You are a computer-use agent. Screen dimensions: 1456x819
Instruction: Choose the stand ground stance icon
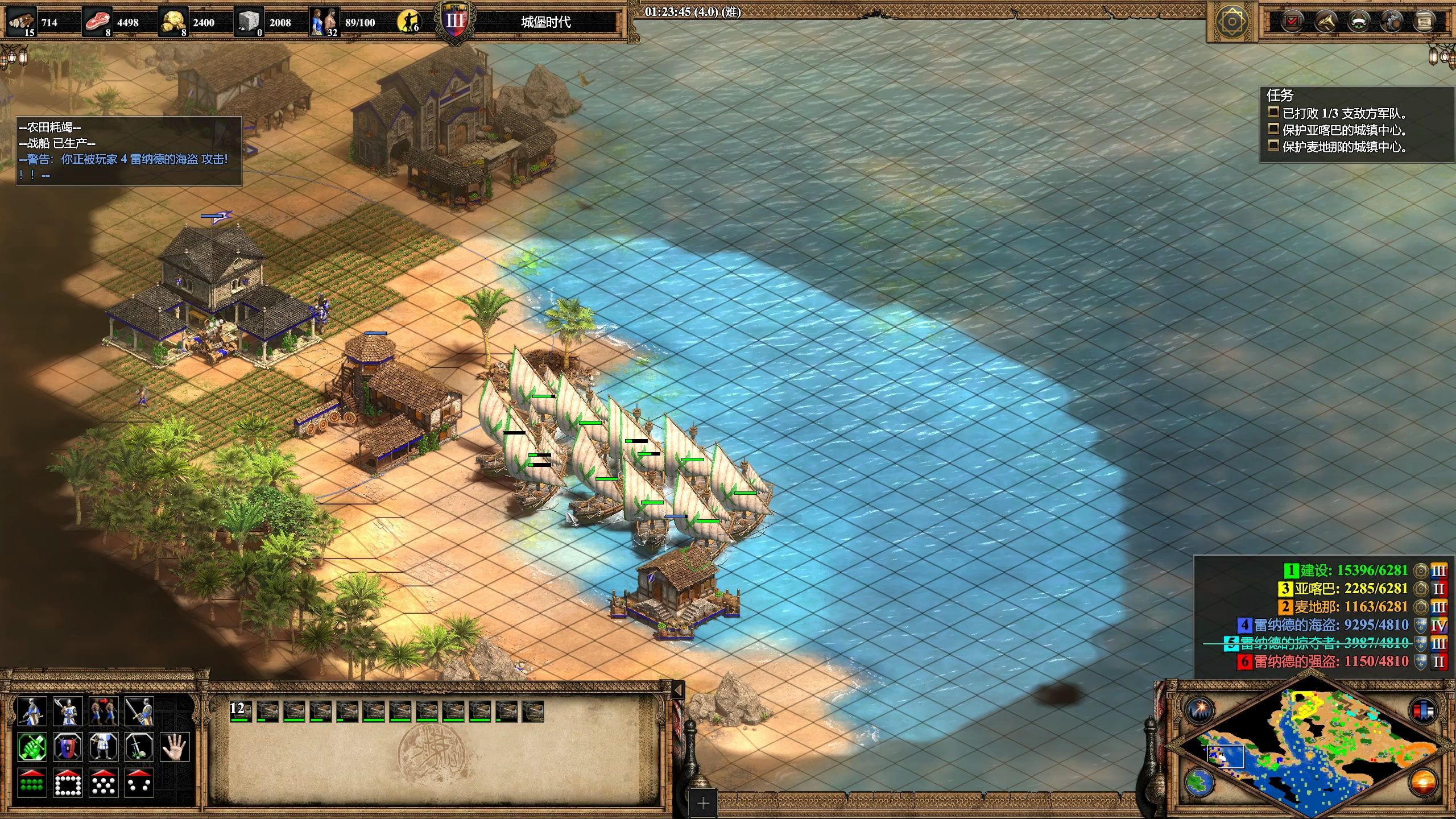click(x=104, y=747)
